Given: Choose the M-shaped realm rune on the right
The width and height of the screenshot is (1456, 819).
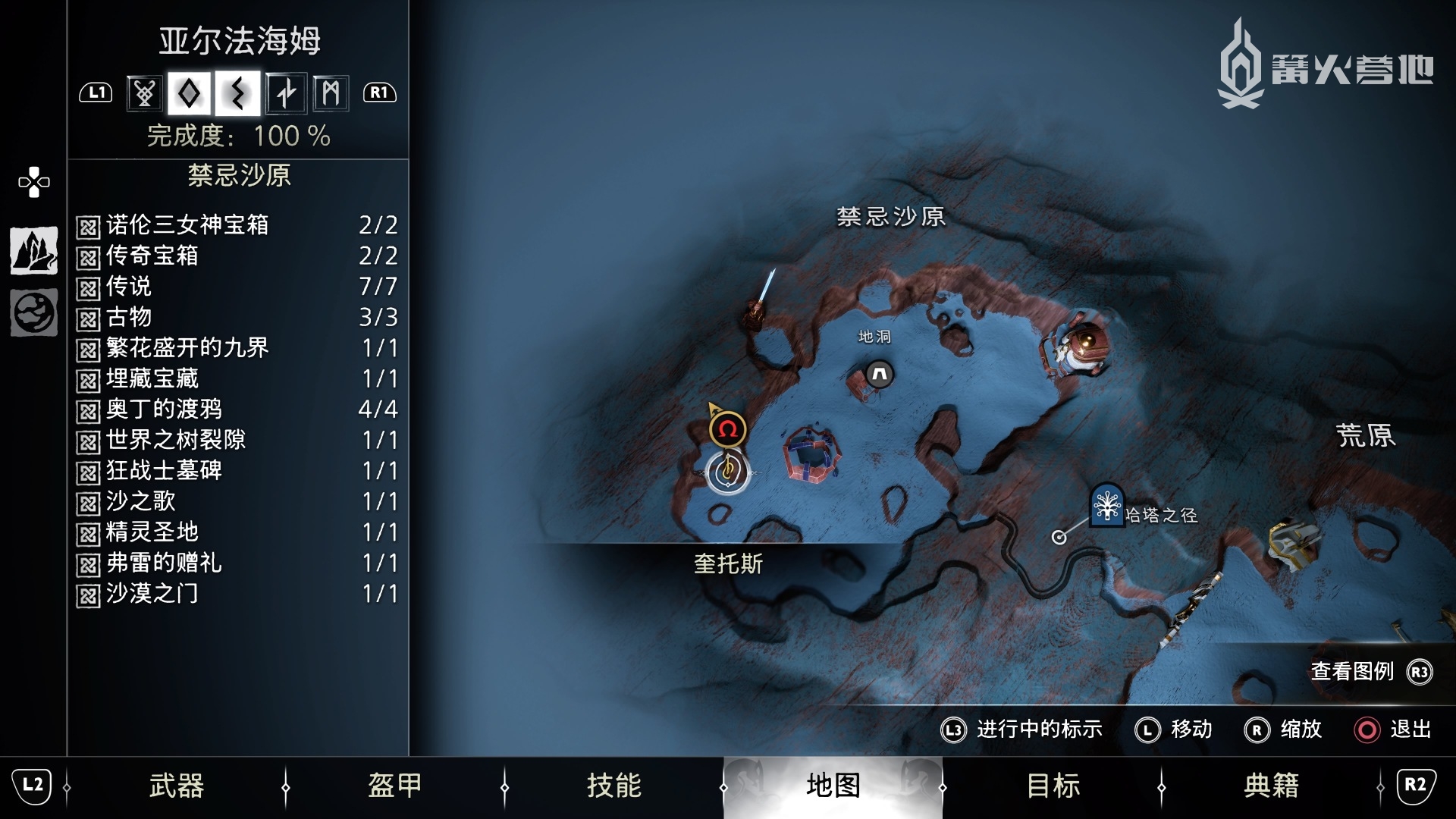Looking at the screenshot, I should (x=331, y=93).
